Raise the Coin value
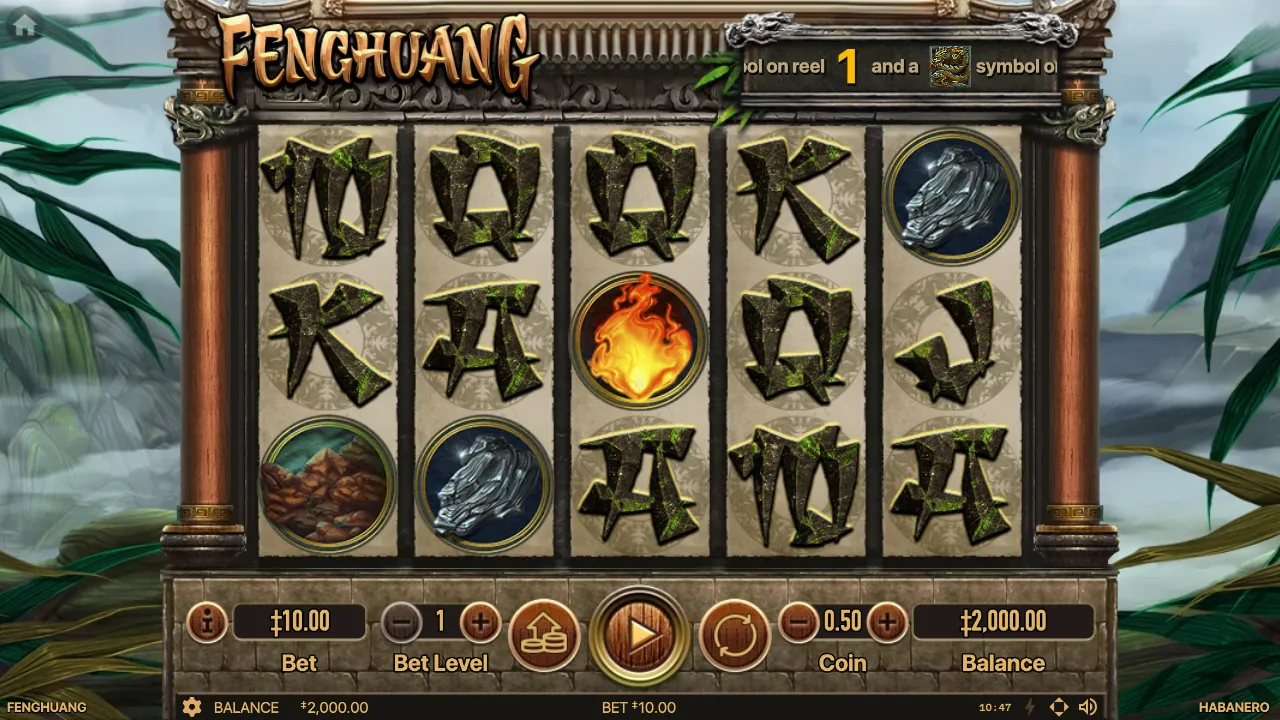 click(887, 624)
